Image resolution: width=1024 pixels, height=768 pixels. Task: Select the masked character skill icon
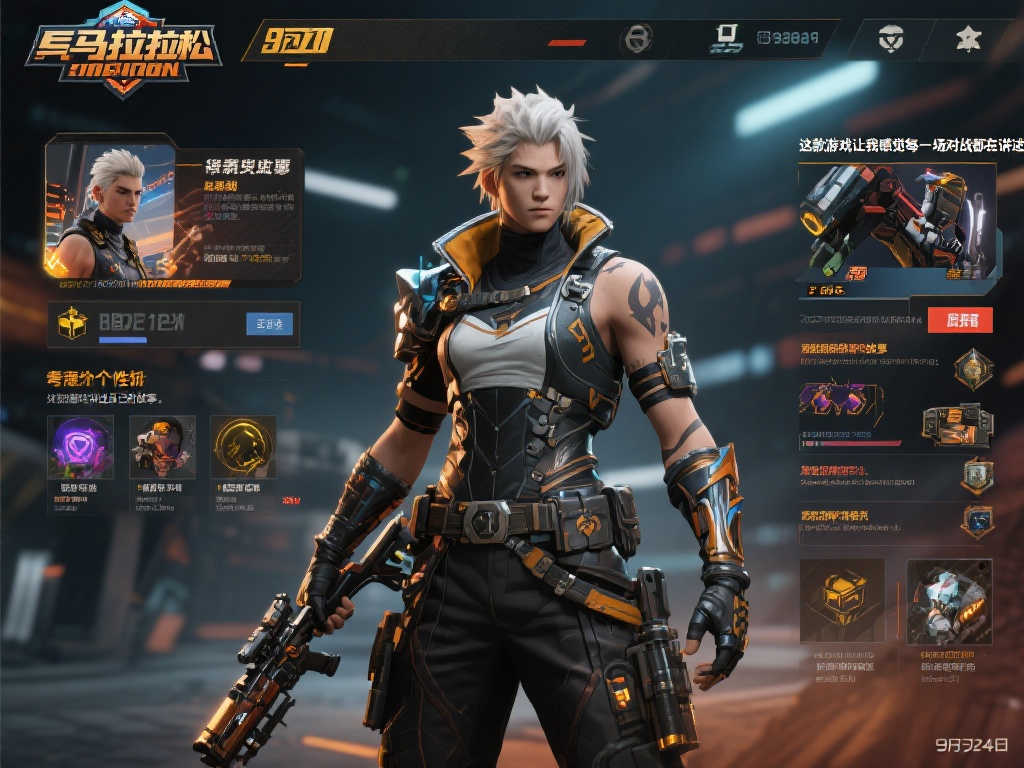161,447
